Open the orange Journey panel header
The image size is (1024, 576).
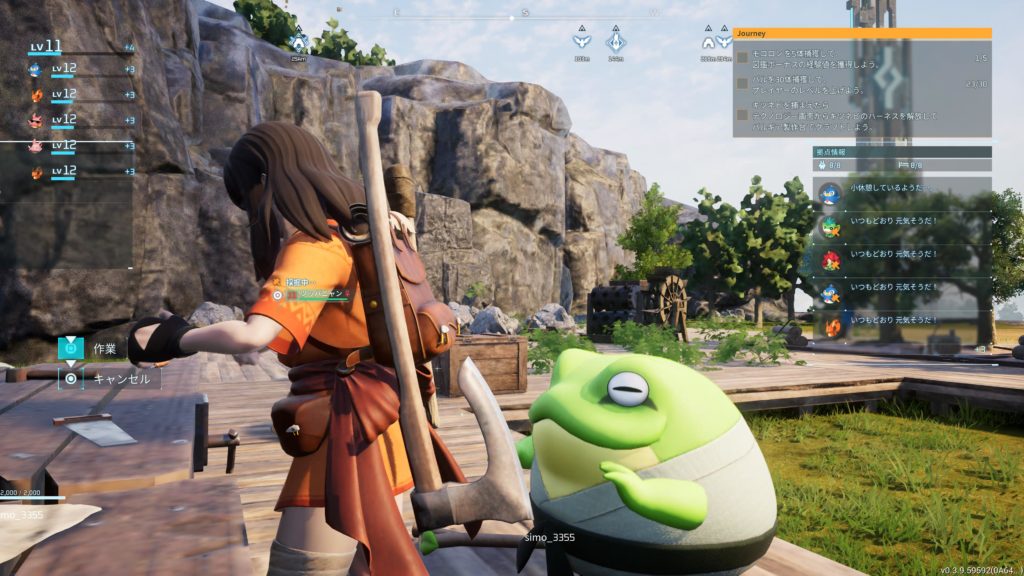(x=862, y=33)
